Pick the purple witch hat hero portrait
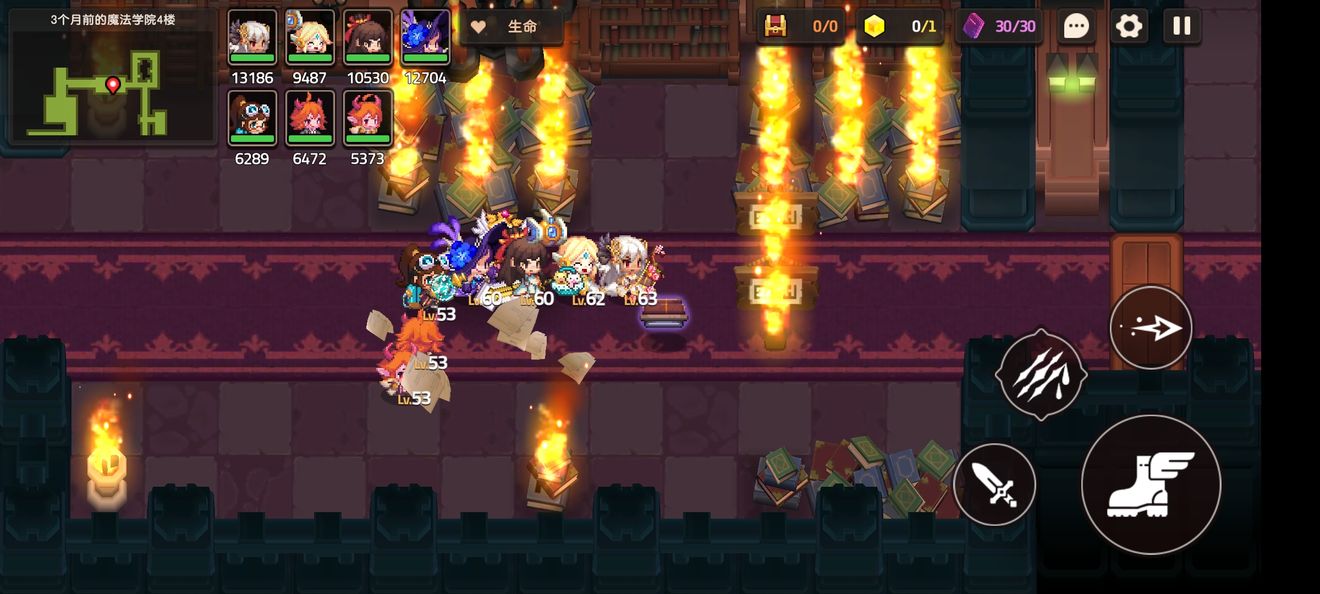The image size is (1320, 594). tap(426, 38)
